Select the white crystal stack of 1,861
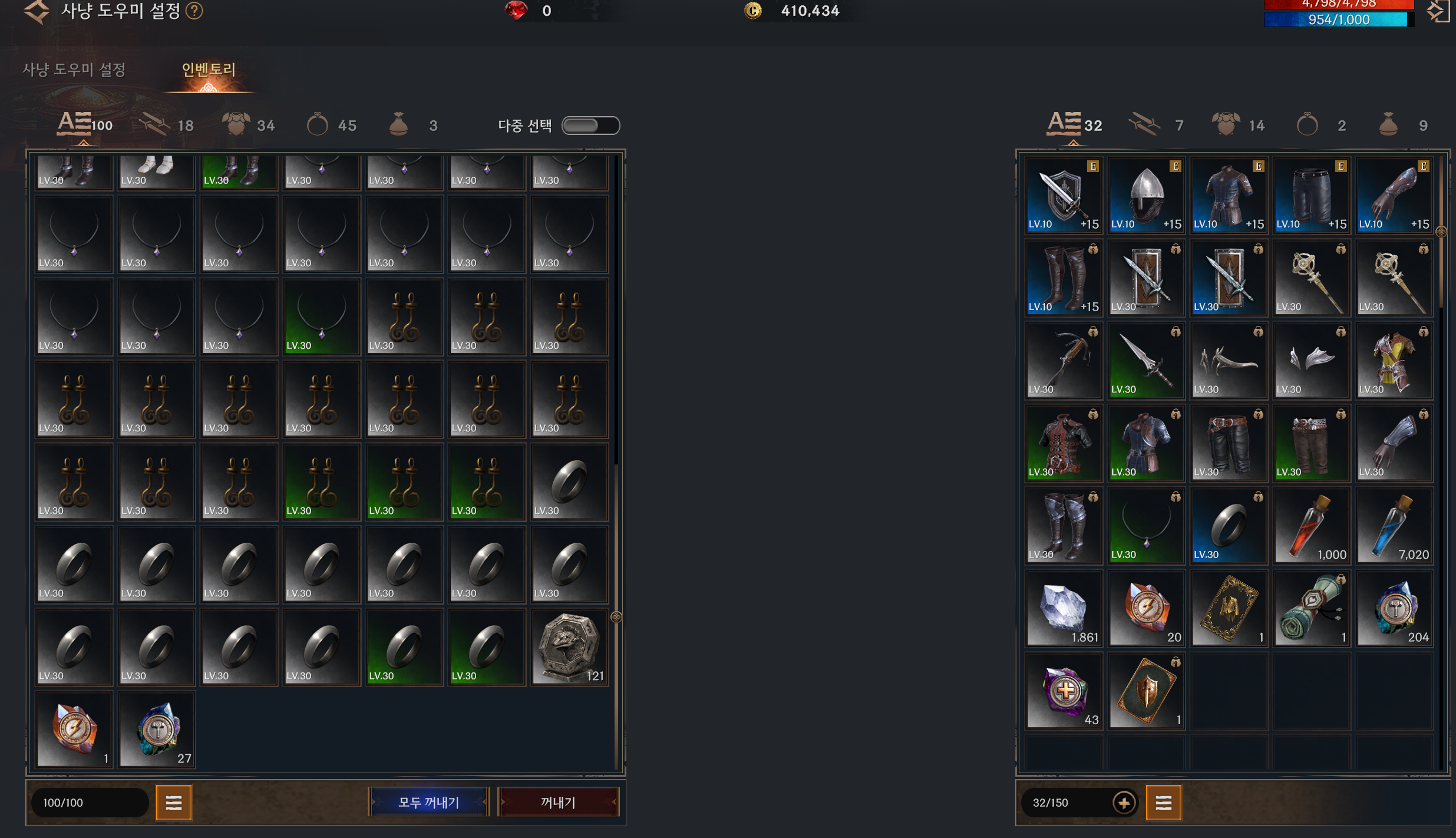The height and width of the screenshot is (838, 1456). point(1064,609)
